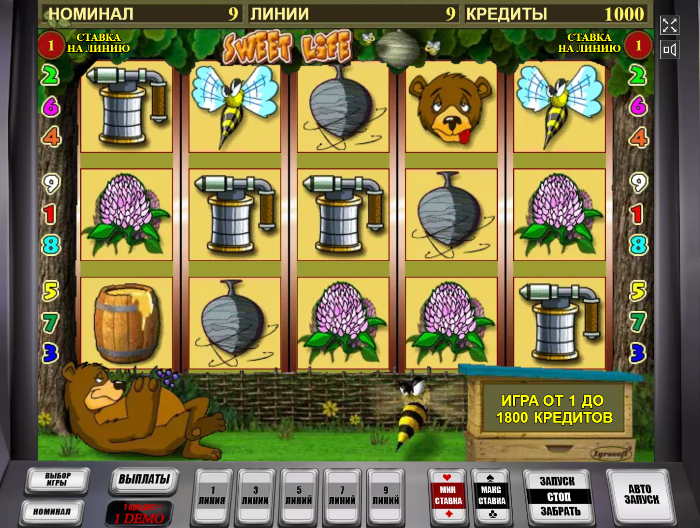The height and width of the screenshot is (528, 700).
Task: Play all lines with 9 линий button
Action: coord(385,491)
